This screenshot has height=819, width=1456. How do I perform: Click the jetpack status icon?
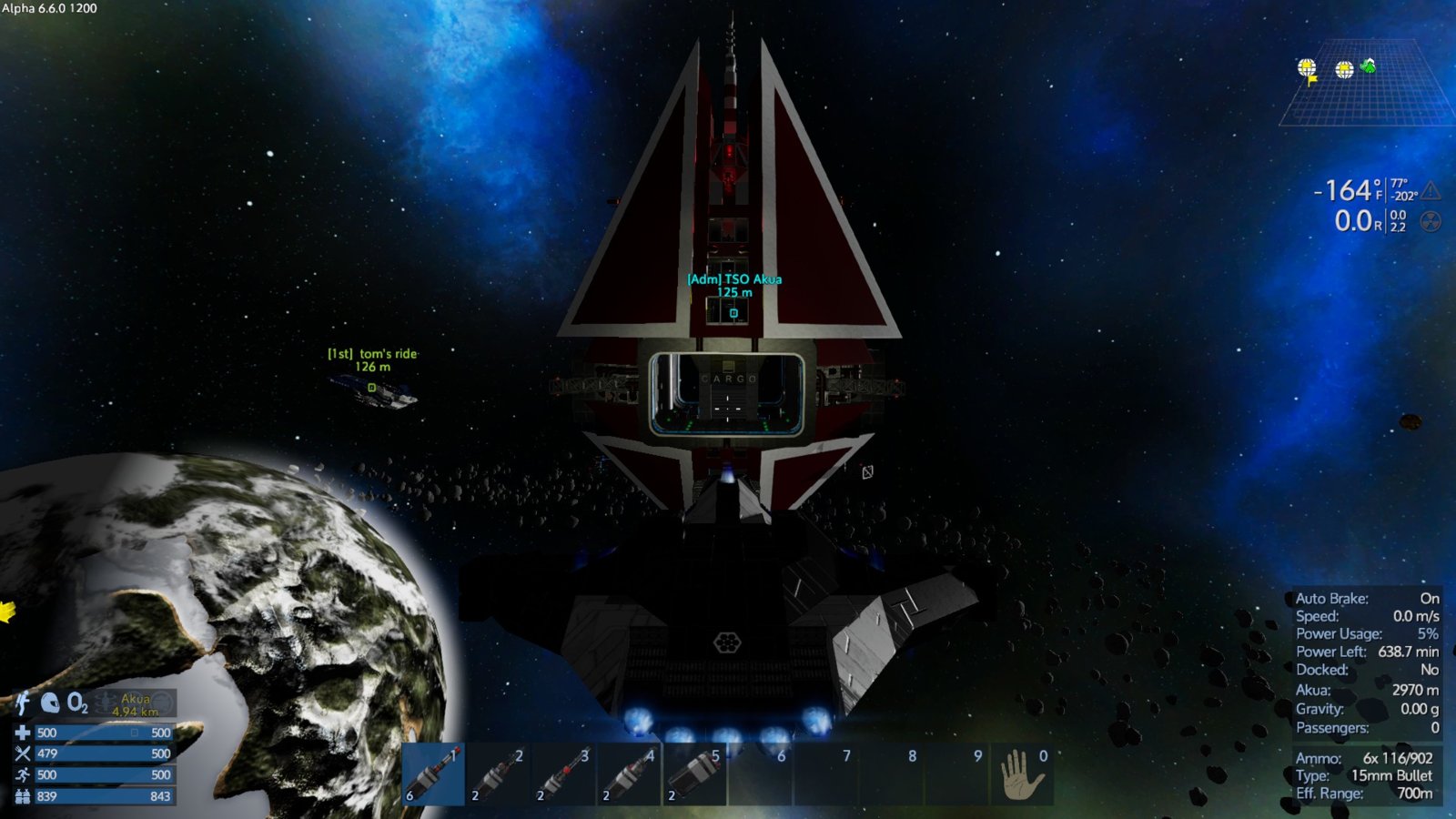(23, 703)
